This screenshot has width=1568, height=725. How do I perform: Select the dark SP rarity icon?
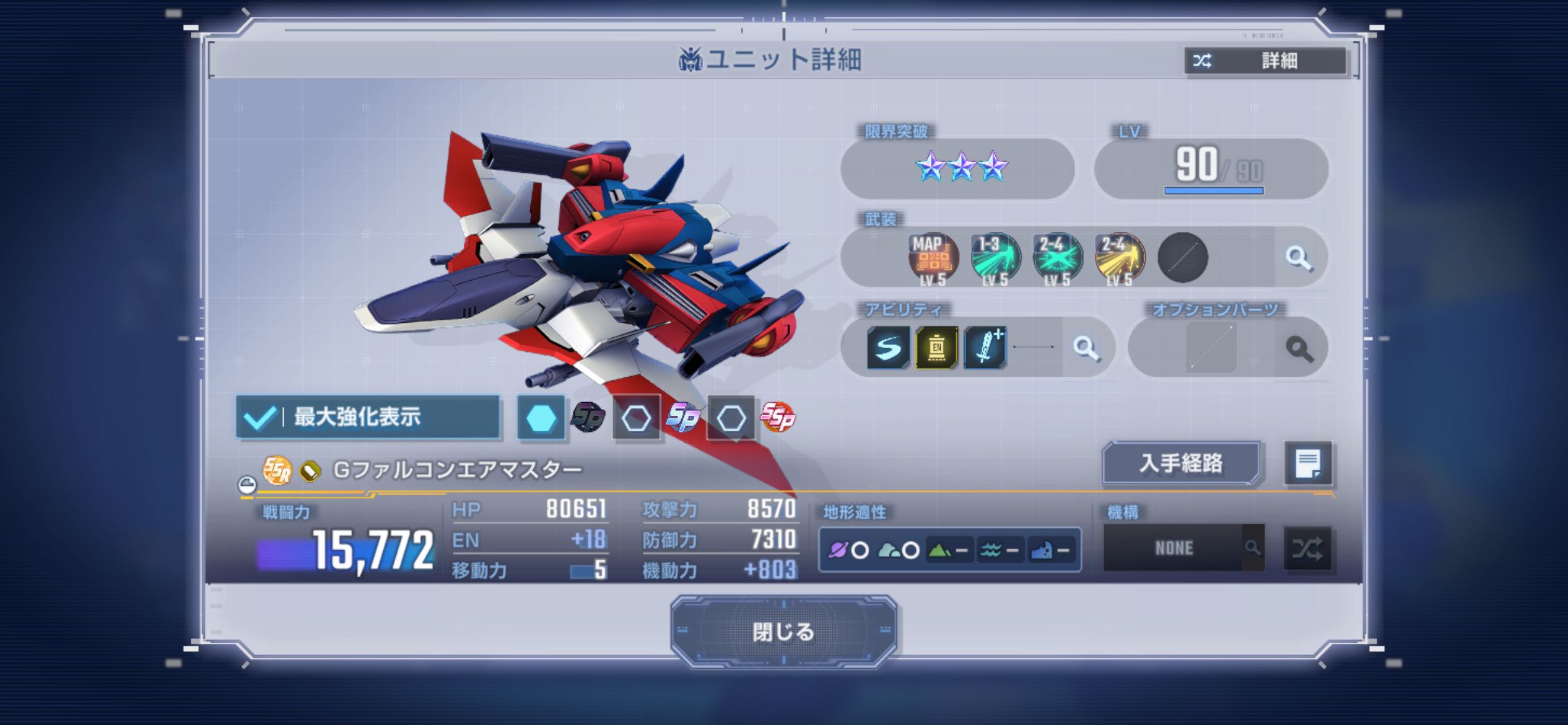[x=588, y=417]
